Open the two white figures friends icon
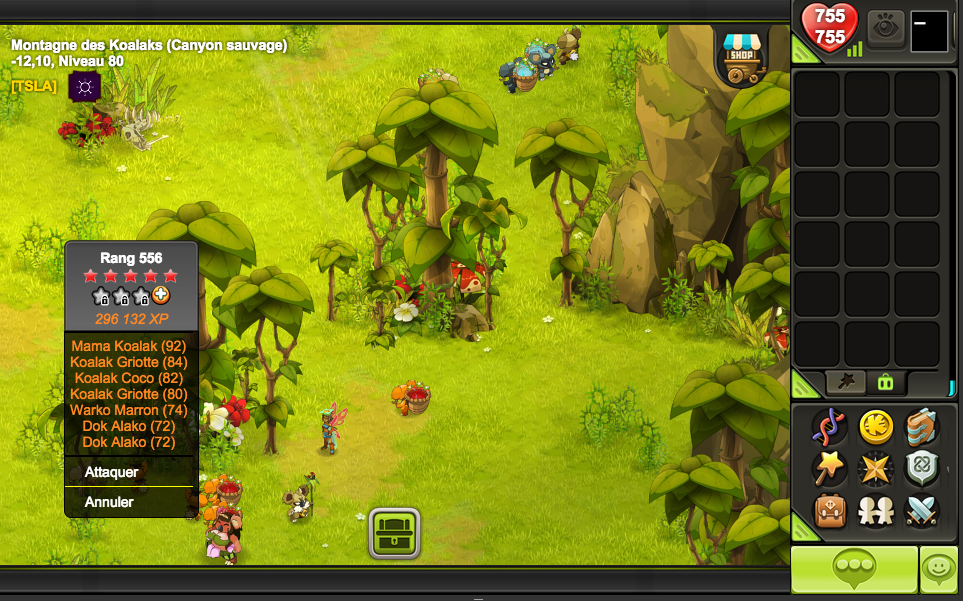The height and width of the screenshot is (601, 963). [x=876, y=510]
